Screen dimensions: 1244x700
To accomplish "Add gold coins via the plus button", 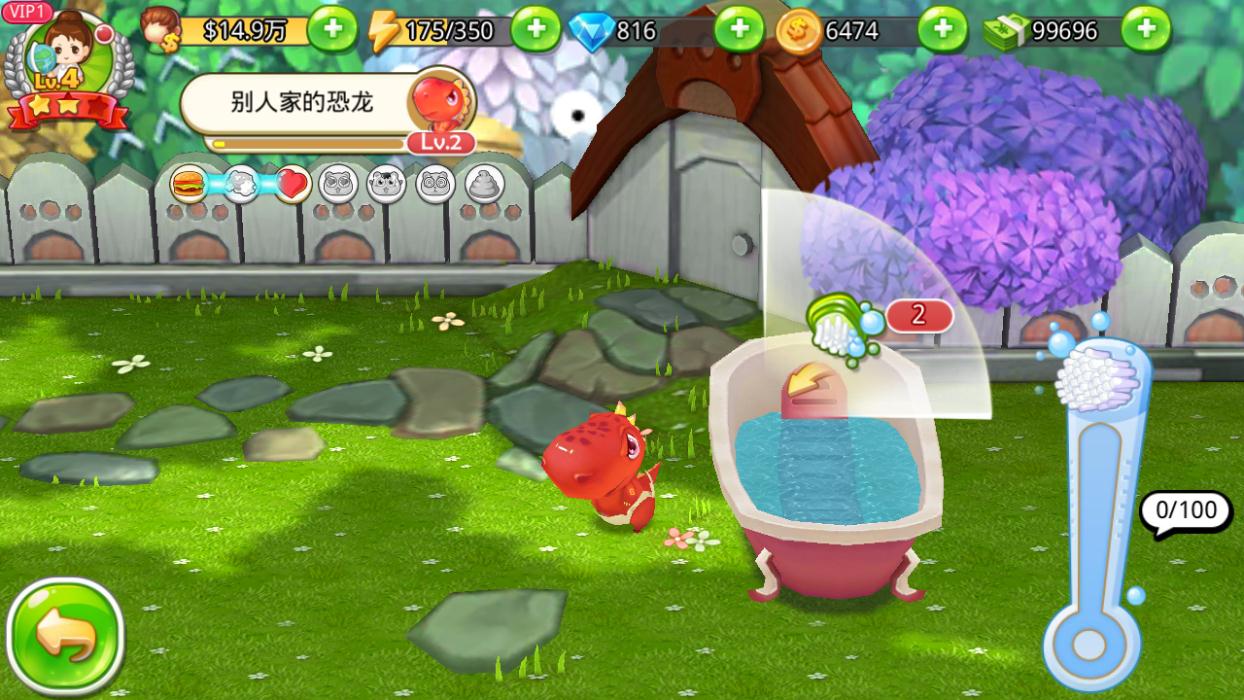I will pyautogui.click(x=942, y=30).
